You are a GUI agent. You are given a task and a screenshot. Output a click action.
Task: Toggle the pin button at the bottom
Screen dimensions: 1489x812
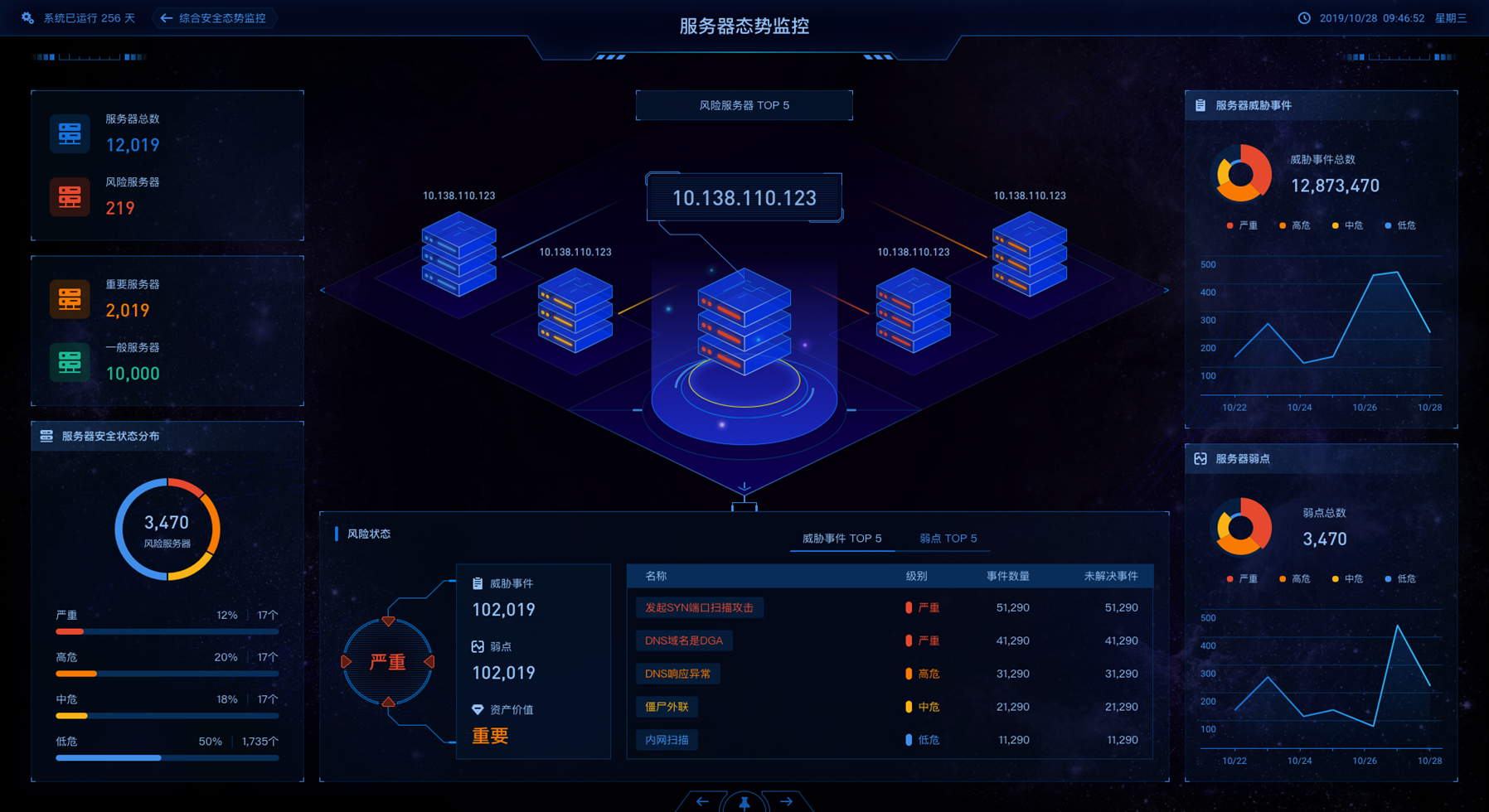point(744,802)
